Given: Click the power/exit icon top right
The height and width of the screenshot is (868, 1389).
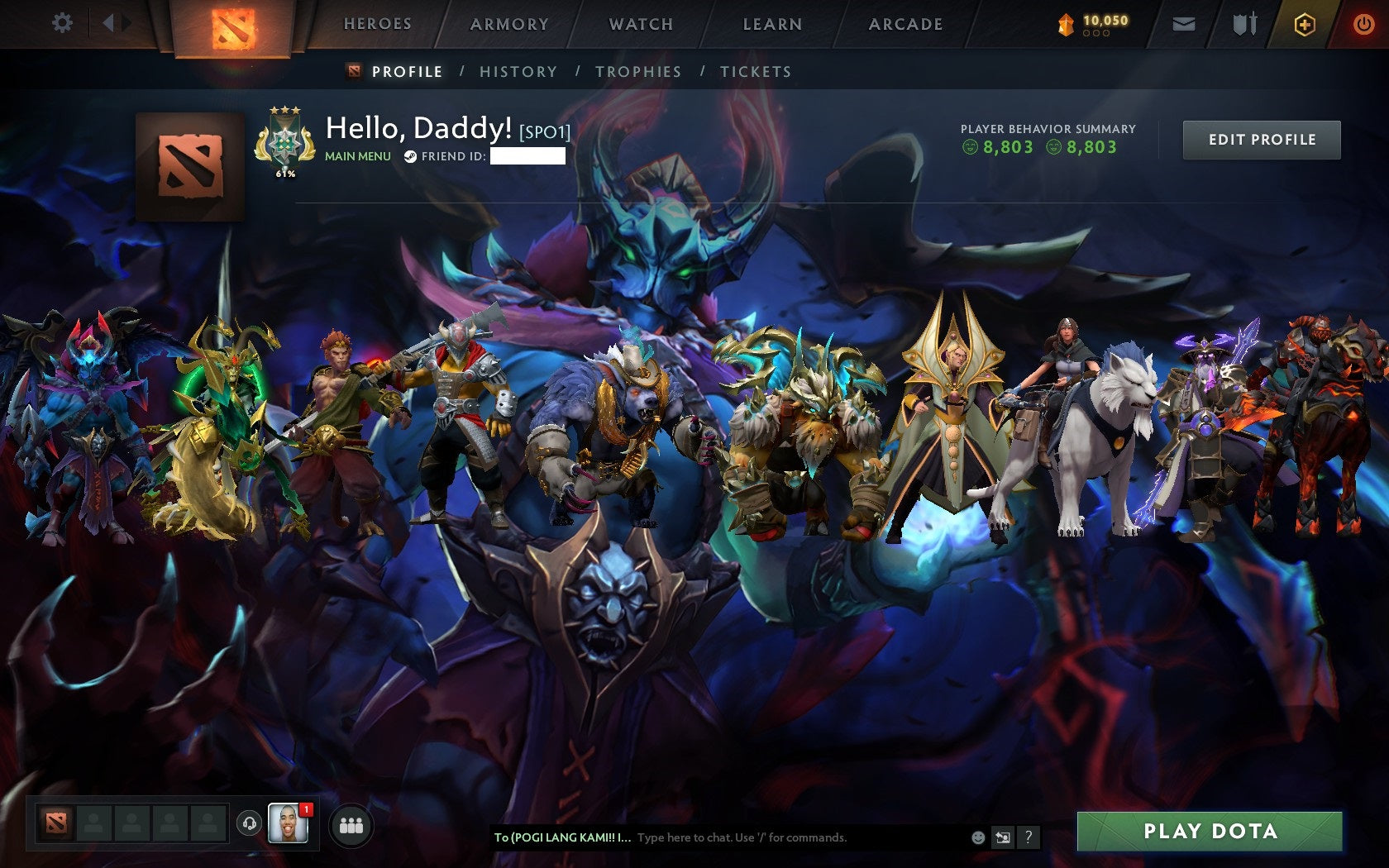Looking at the screenshot, I should pyautogui.click(x=1364, y=24).
